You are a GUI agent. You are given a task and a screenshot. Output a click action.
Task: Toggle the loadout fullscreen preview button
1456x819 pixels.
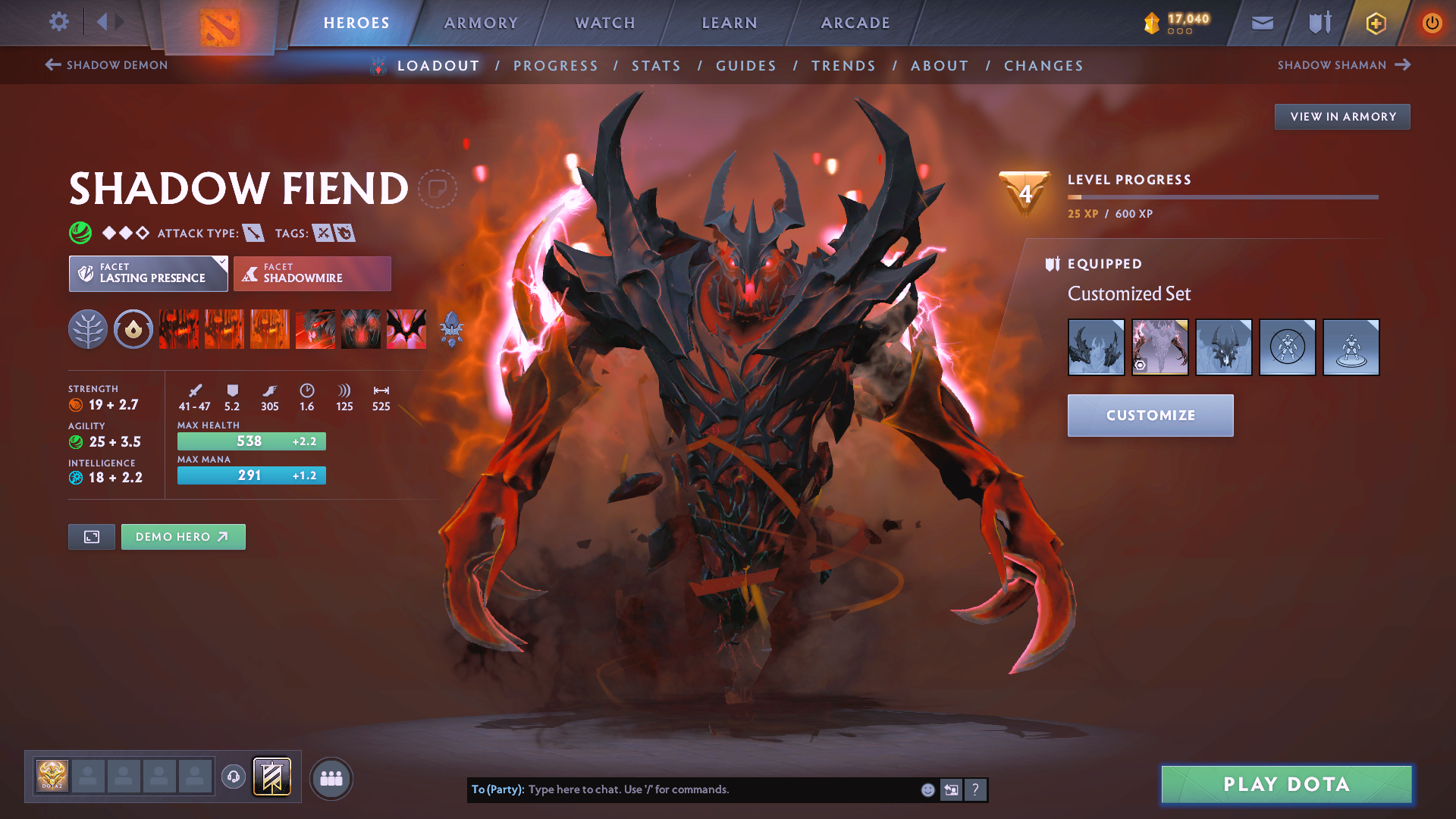91,536
